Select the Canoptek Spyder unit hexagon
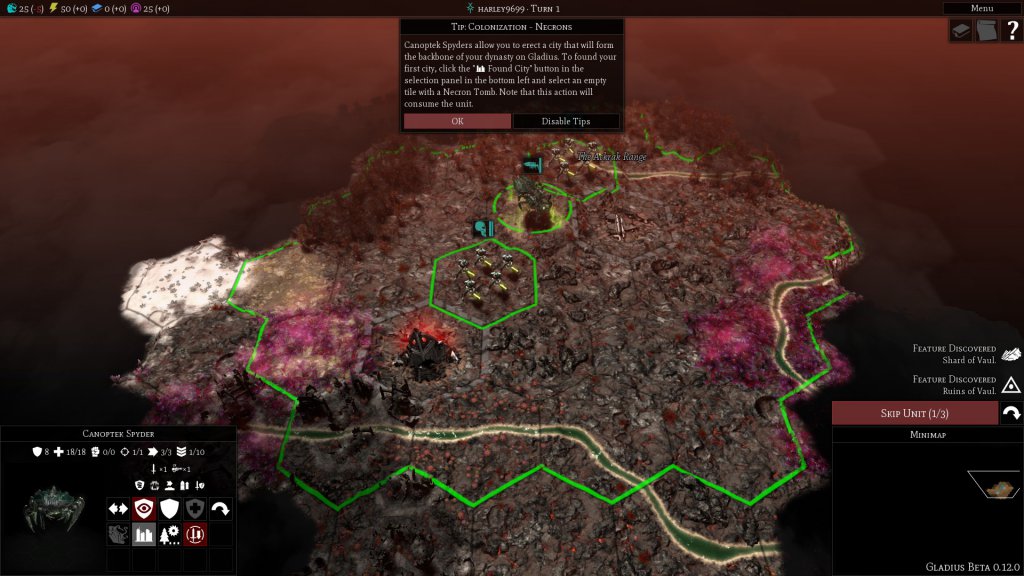 (x=533, y=200)
